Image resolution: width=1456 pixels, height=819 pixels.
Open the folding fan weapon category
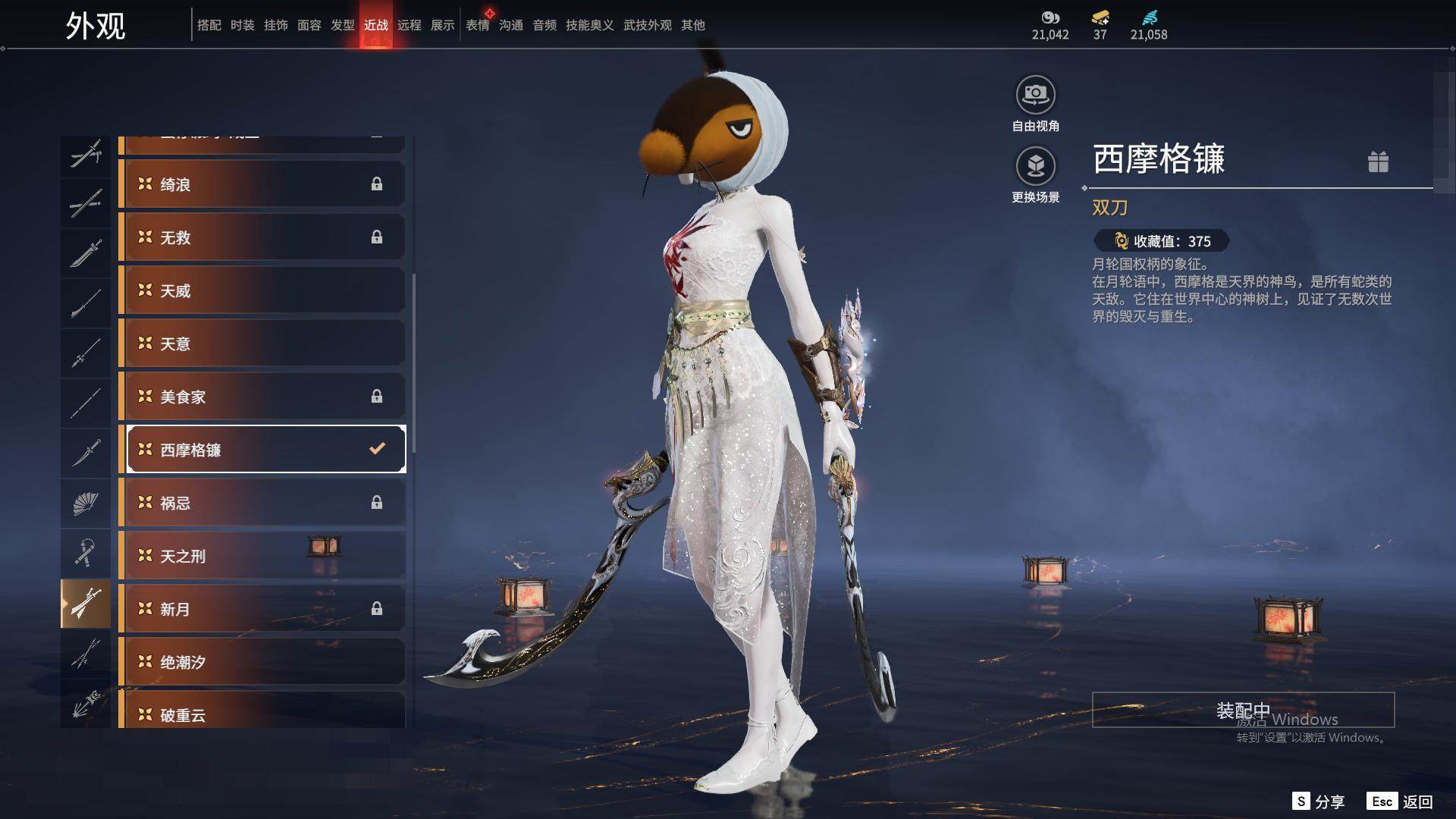[86, 504]
